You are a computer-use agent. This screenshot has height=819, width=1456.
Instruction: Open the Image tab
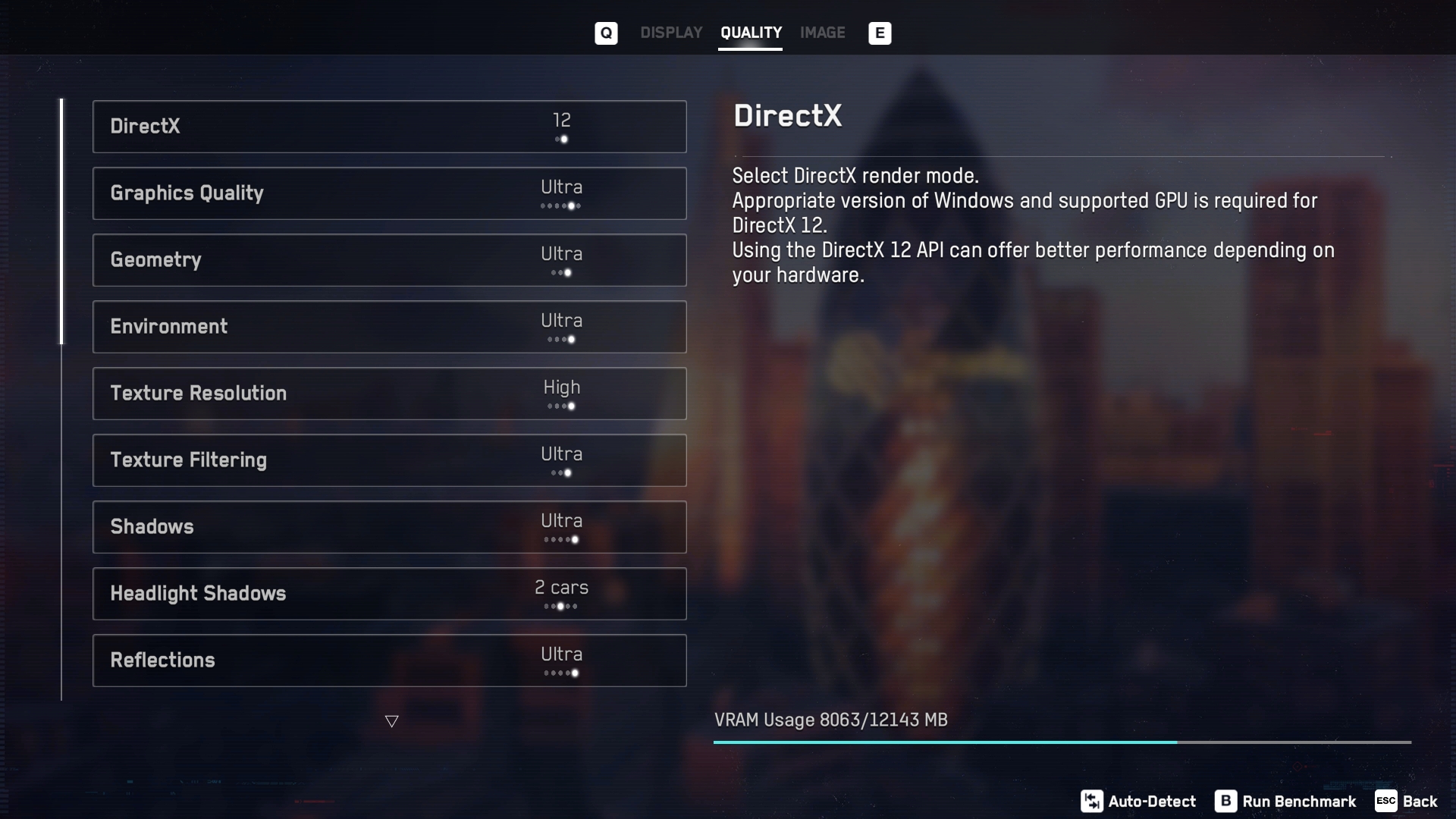pos(822,33)
